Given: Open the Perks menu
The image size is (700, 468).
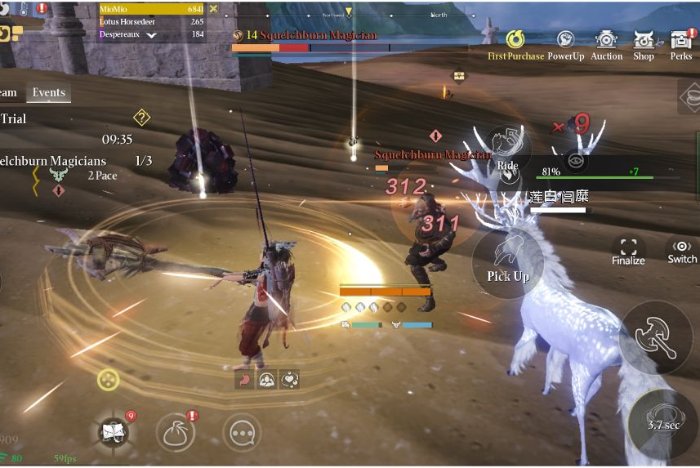Looking at the screenshot, I should pos(681,42).
